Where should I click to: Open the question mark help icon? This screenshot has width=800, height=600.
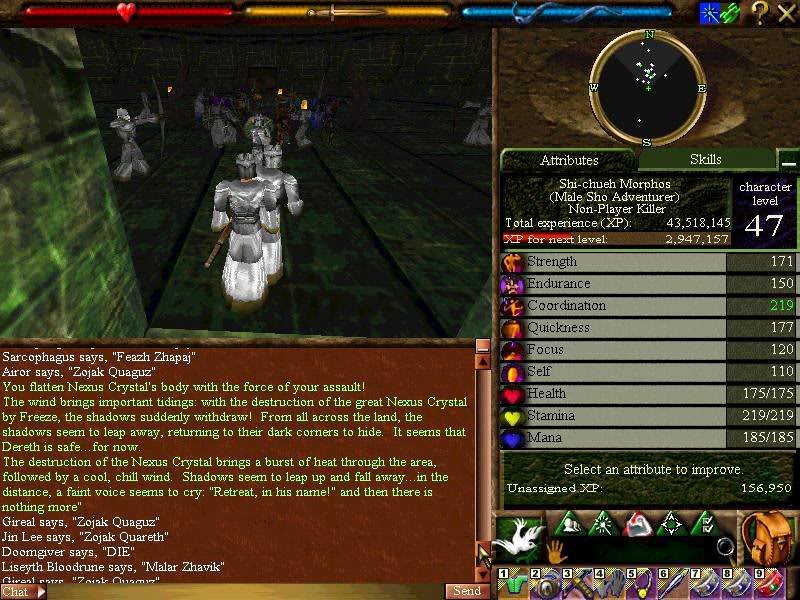click(760, 13)
